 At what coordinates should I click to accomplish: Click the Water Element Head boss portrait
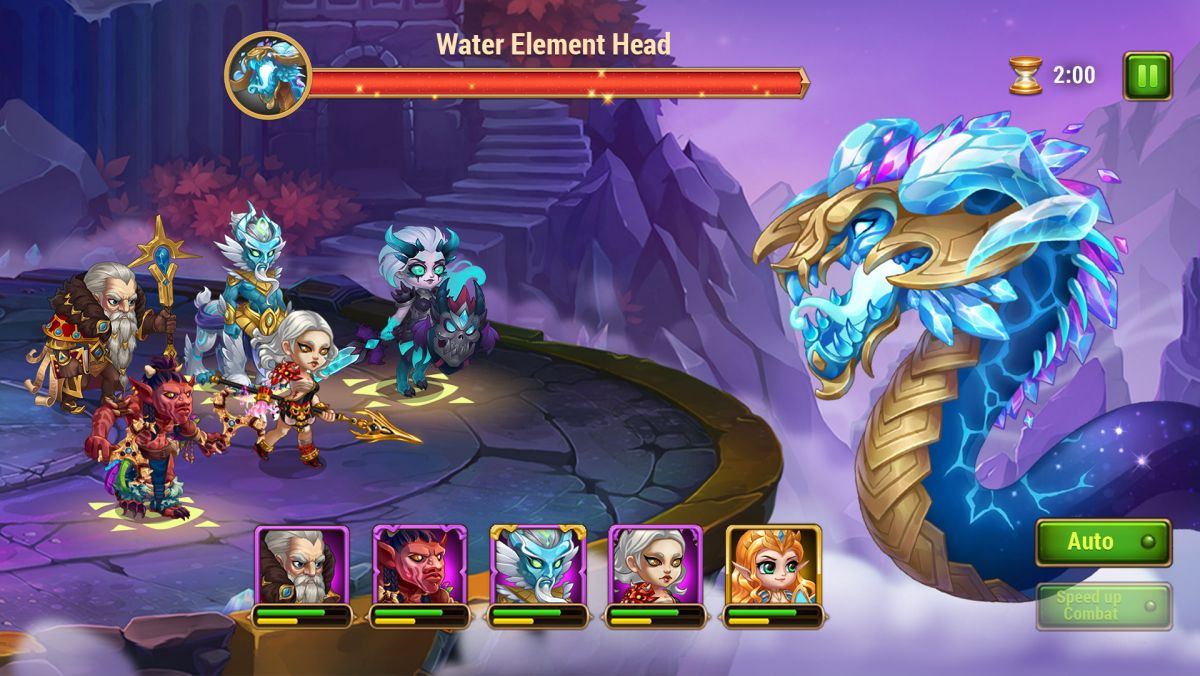tap(268, 76)
